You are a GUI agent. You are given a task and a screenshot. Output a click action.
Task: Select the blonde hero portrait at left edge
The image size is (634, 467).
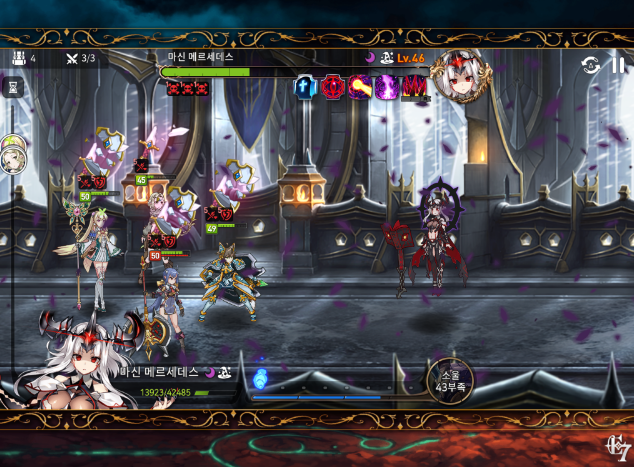point(10,154)
